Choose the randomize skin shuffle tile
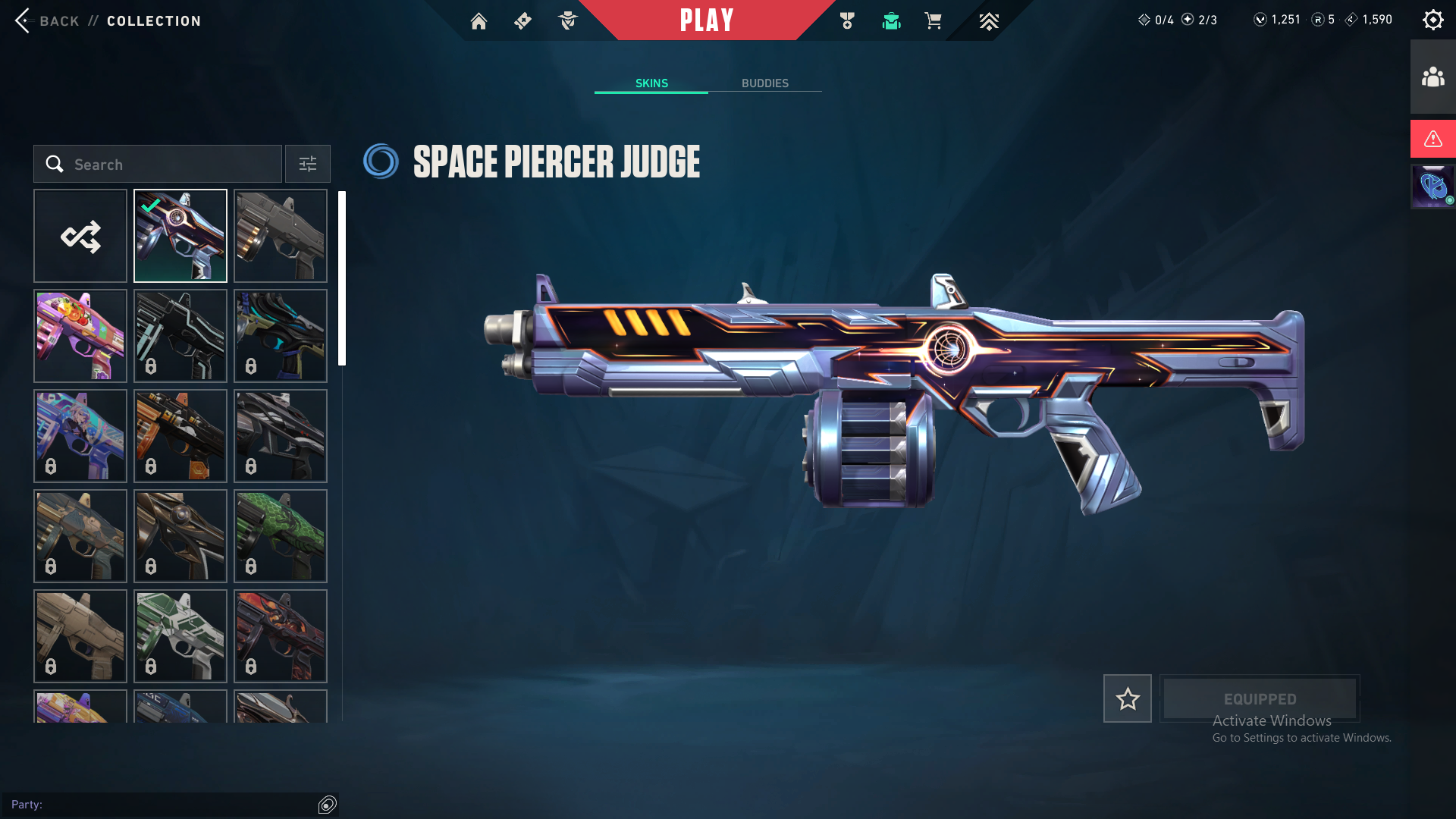The height and width of the screenshot is (819, 1456). (x=80, y=236)
